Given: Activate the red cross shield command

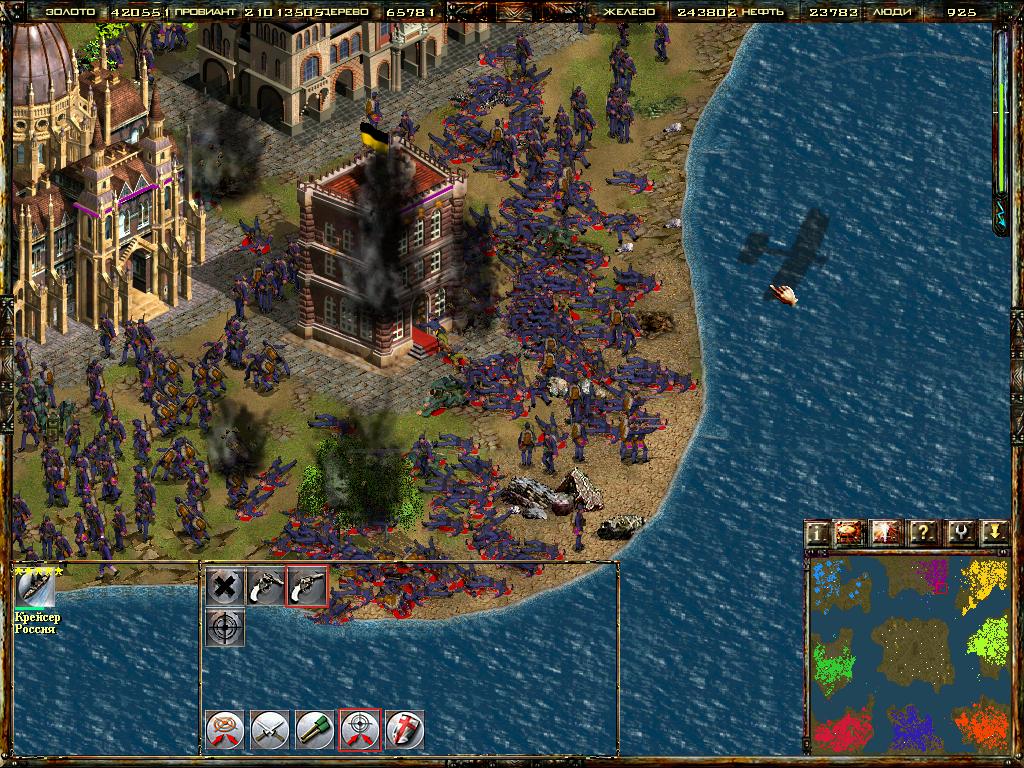Looking at the screenshot, I should (405, 730).
